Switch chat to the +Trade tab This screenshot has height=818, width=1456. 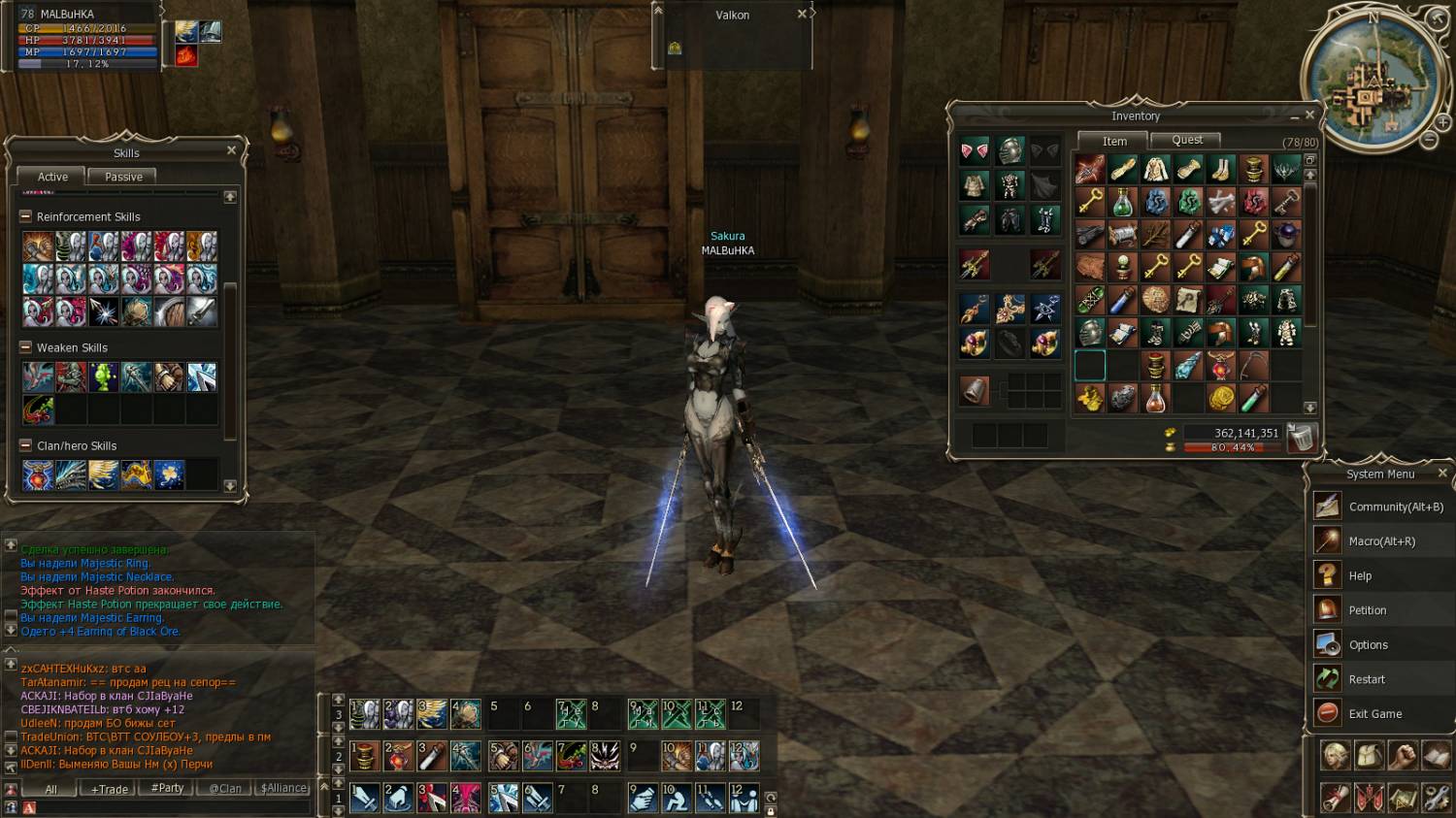point(109,789)
